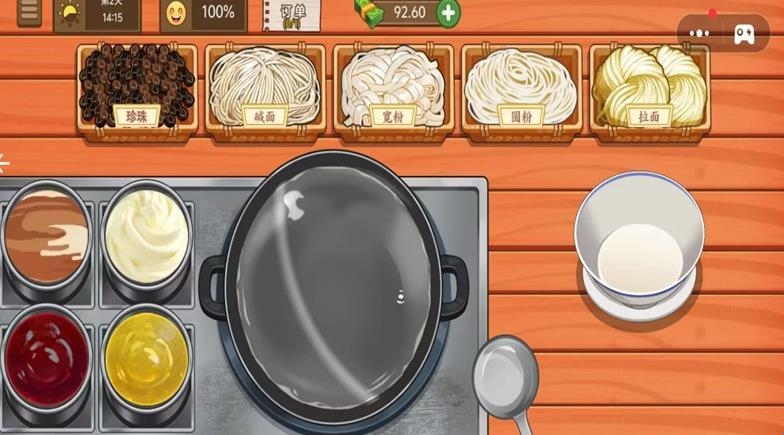Select the yellow oil sauce bowl
The image size is (784, 435).
(146, 359)
